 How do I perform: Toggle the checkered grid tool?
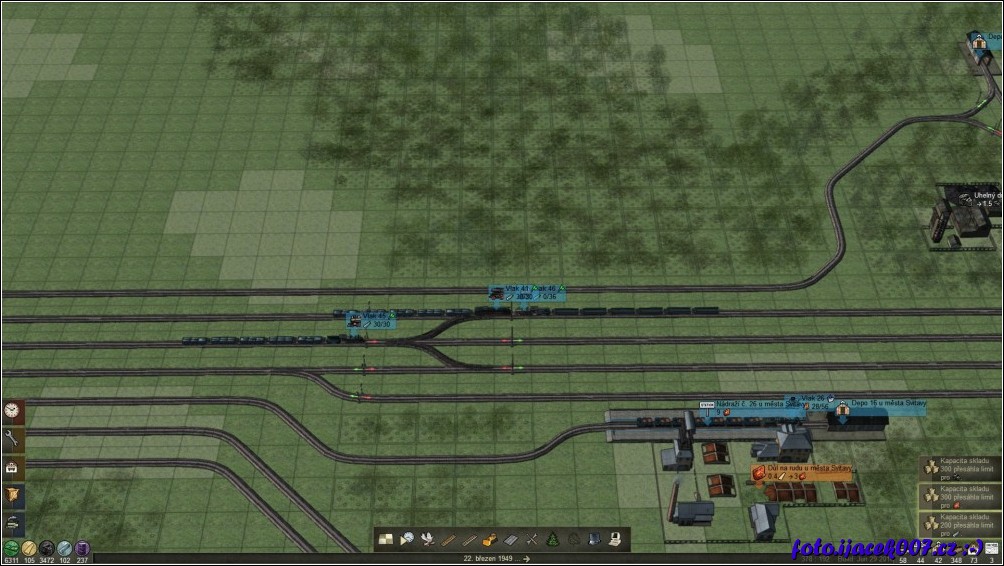pos(386,540)
